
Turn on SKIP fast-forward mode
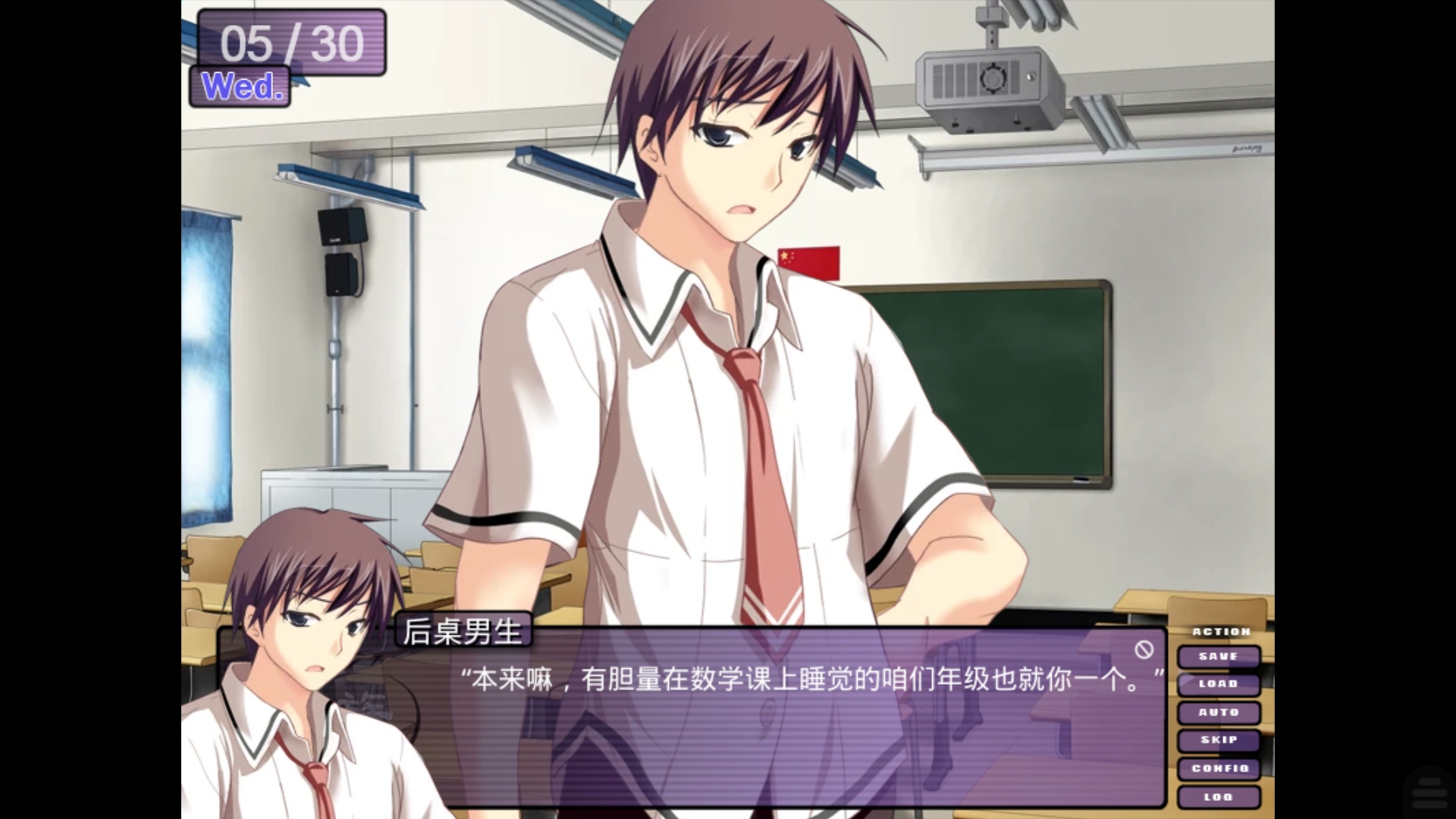(x=1219, y=740)
